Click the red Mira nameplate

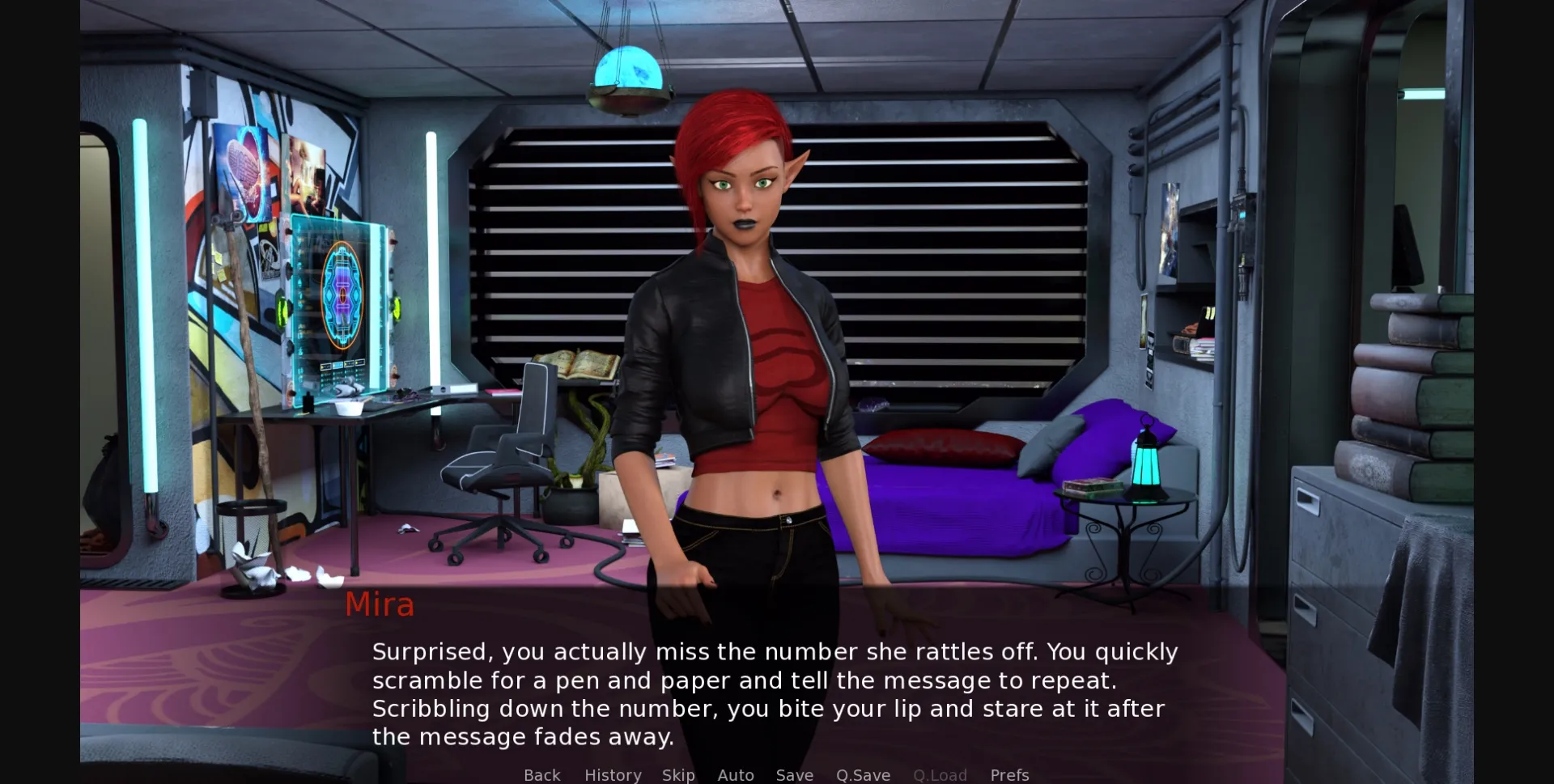point(380,604)
